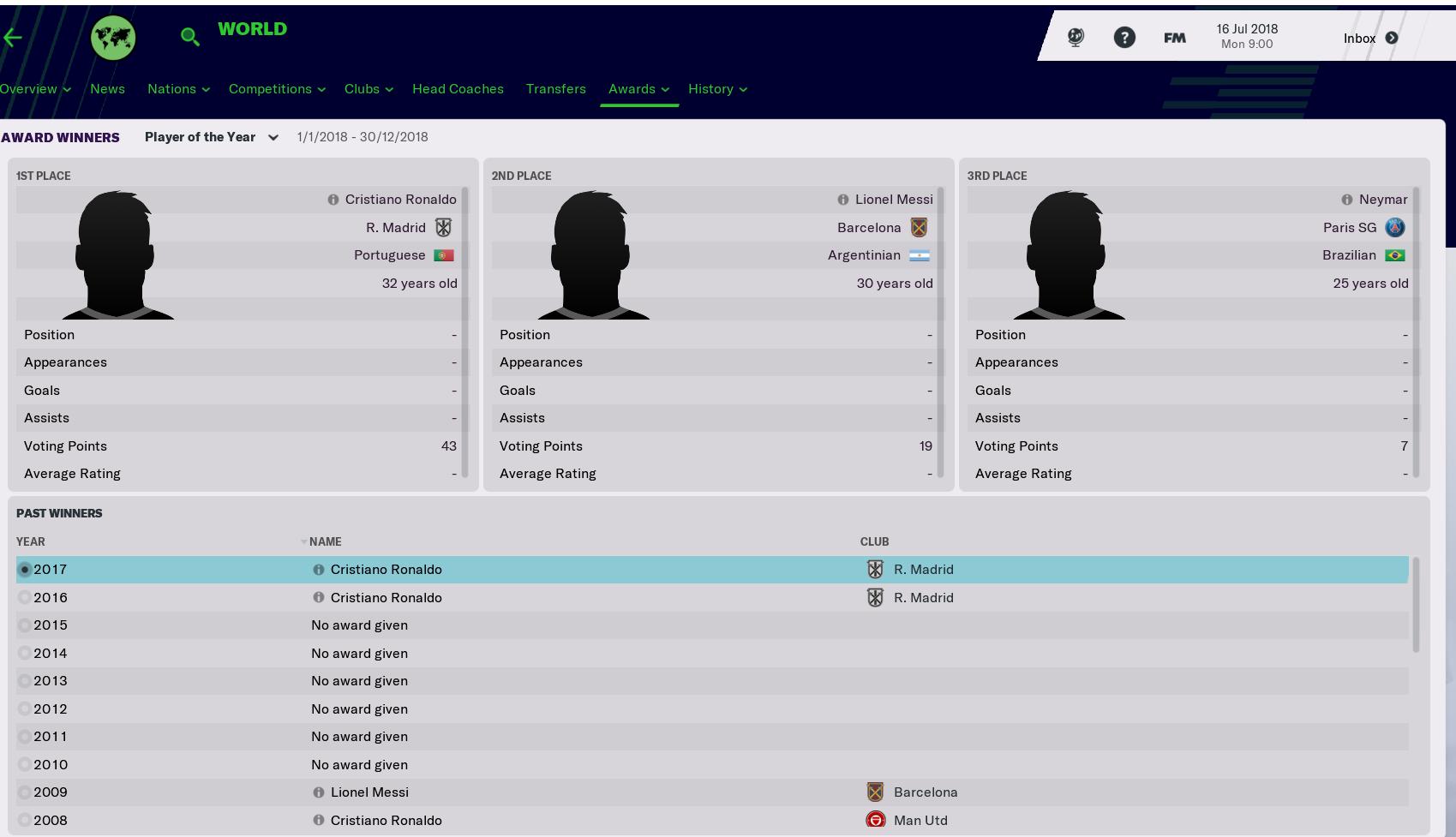Click the FM menu button
This screenshot has width=1456, height=837.
point(1174,38)
